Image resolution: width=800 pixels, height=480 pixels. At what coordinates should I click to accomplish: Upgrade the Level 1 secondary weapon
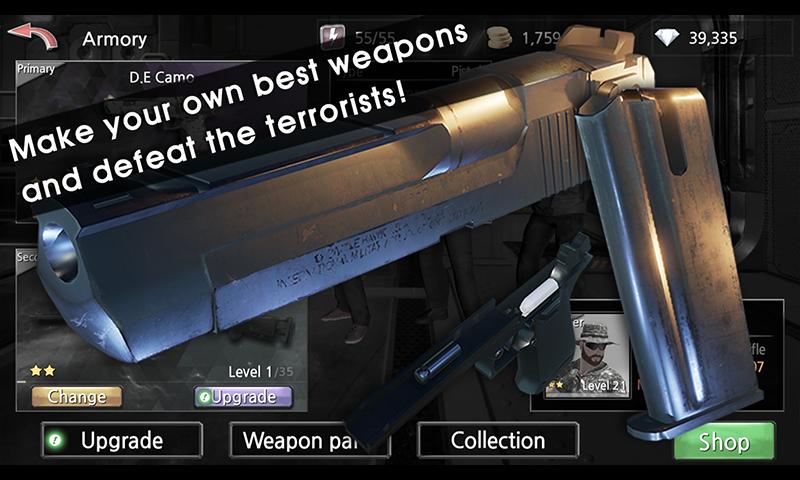point(243,397)
